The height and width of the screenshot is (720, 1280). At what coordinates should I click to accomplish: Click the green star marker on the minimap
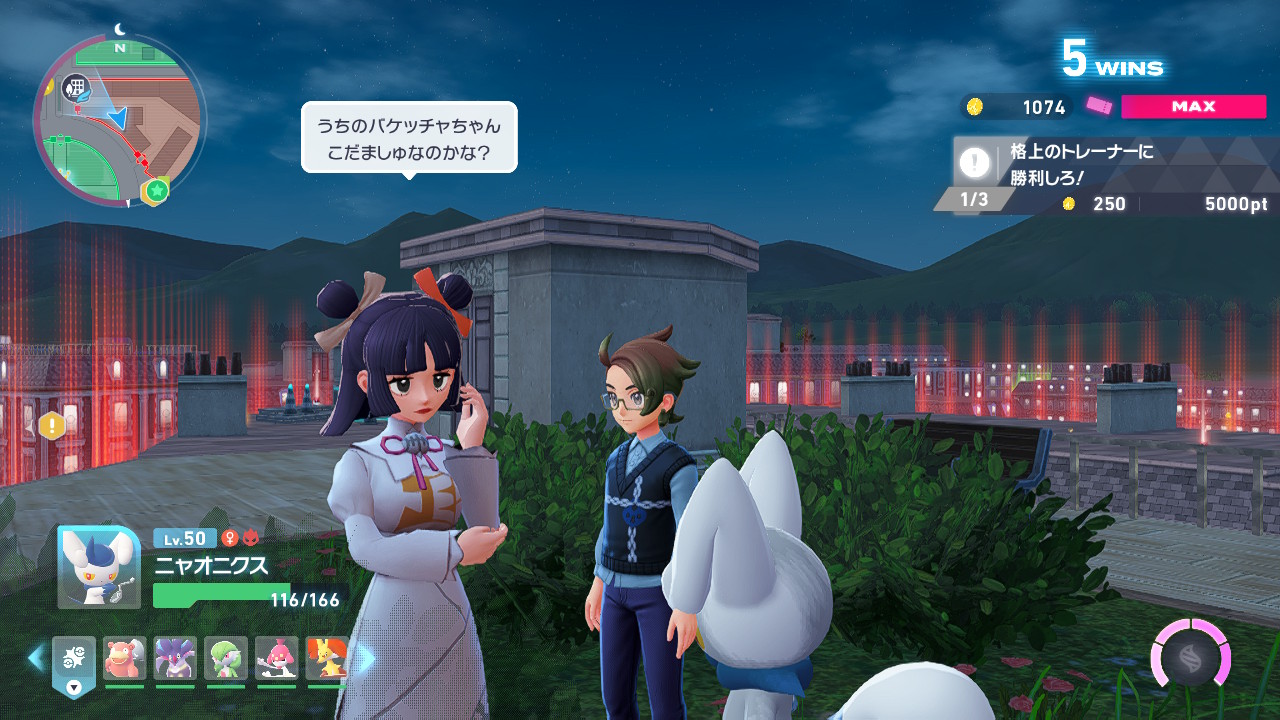coord(156,190)
